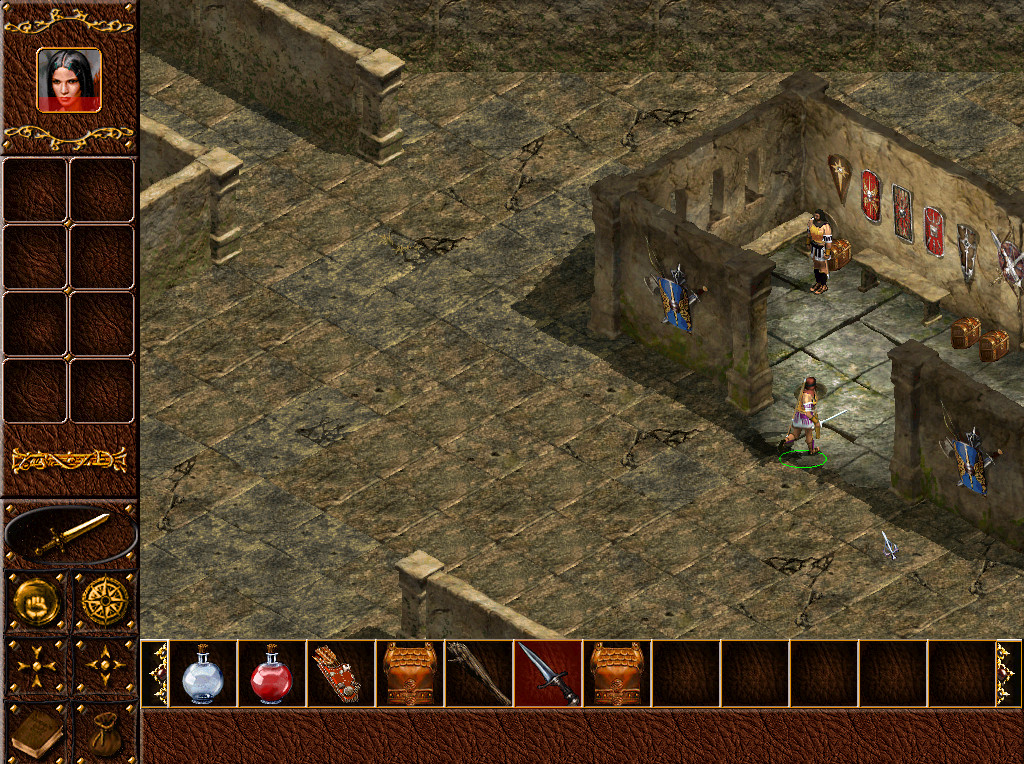Open the map with the compass icon

click(104, 601)
